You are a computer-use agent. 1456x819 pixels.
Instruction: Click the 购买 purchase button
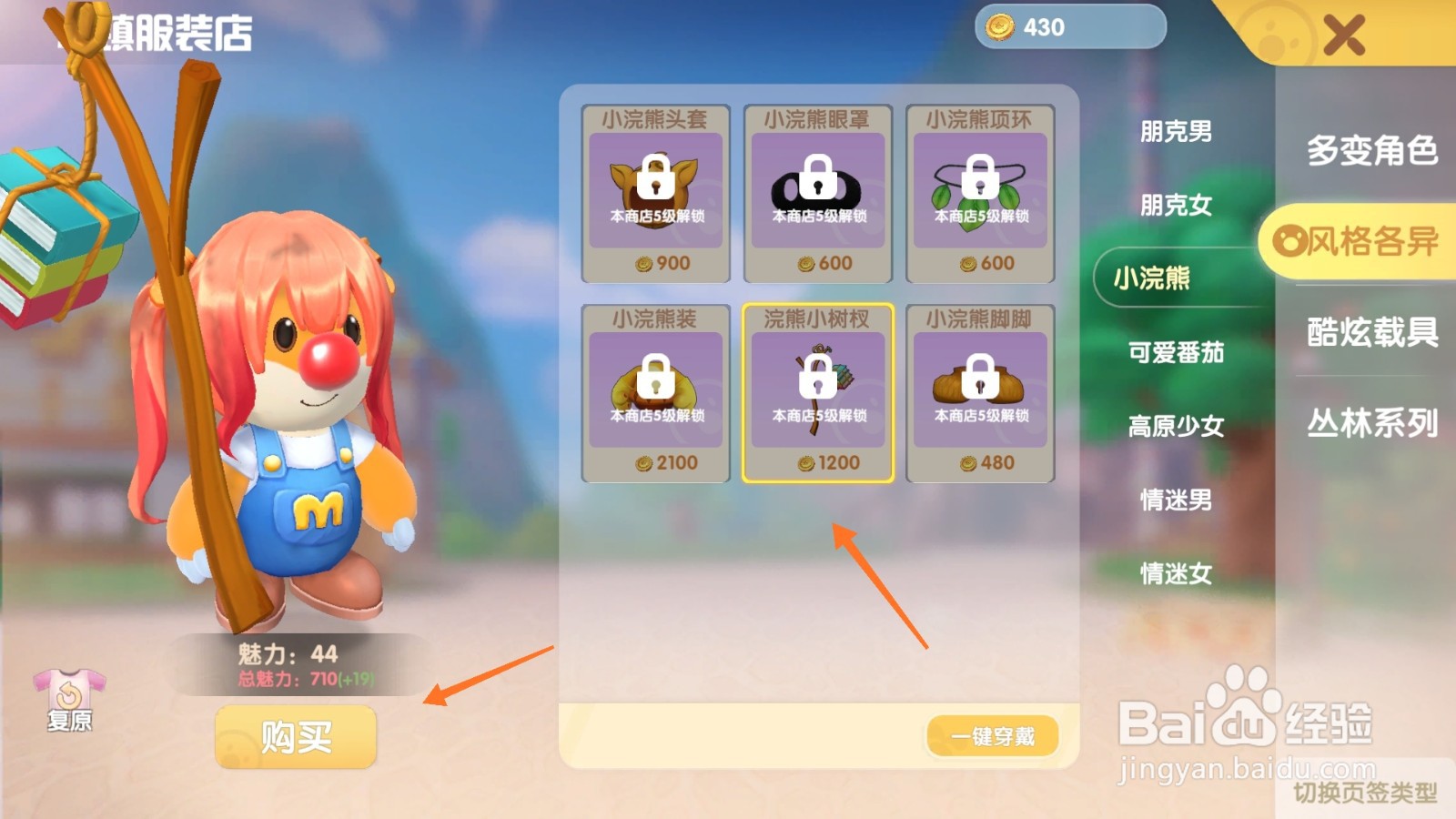coord(295,736)
